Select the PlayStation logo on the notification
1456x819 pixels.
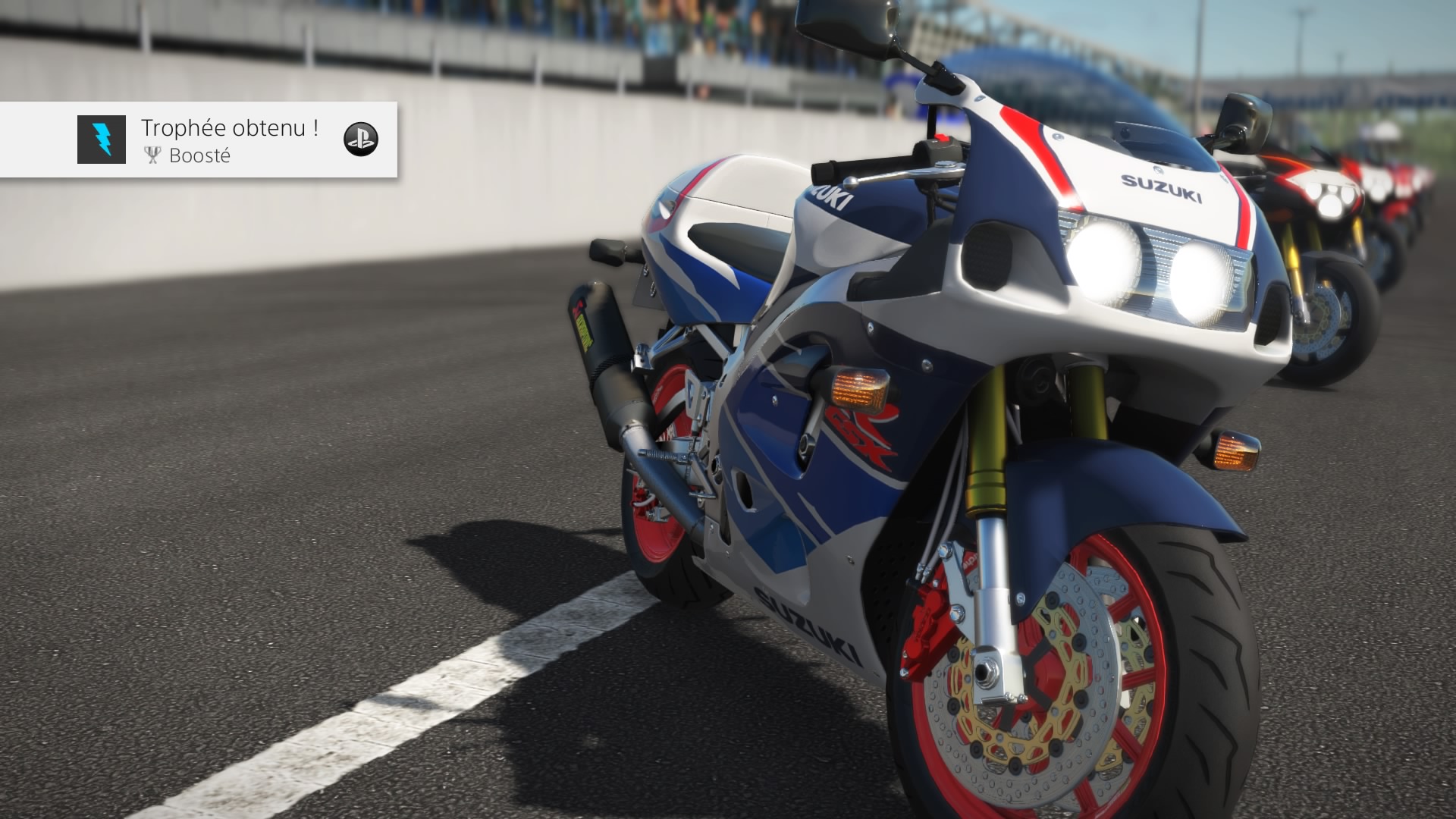coord(361,139)
